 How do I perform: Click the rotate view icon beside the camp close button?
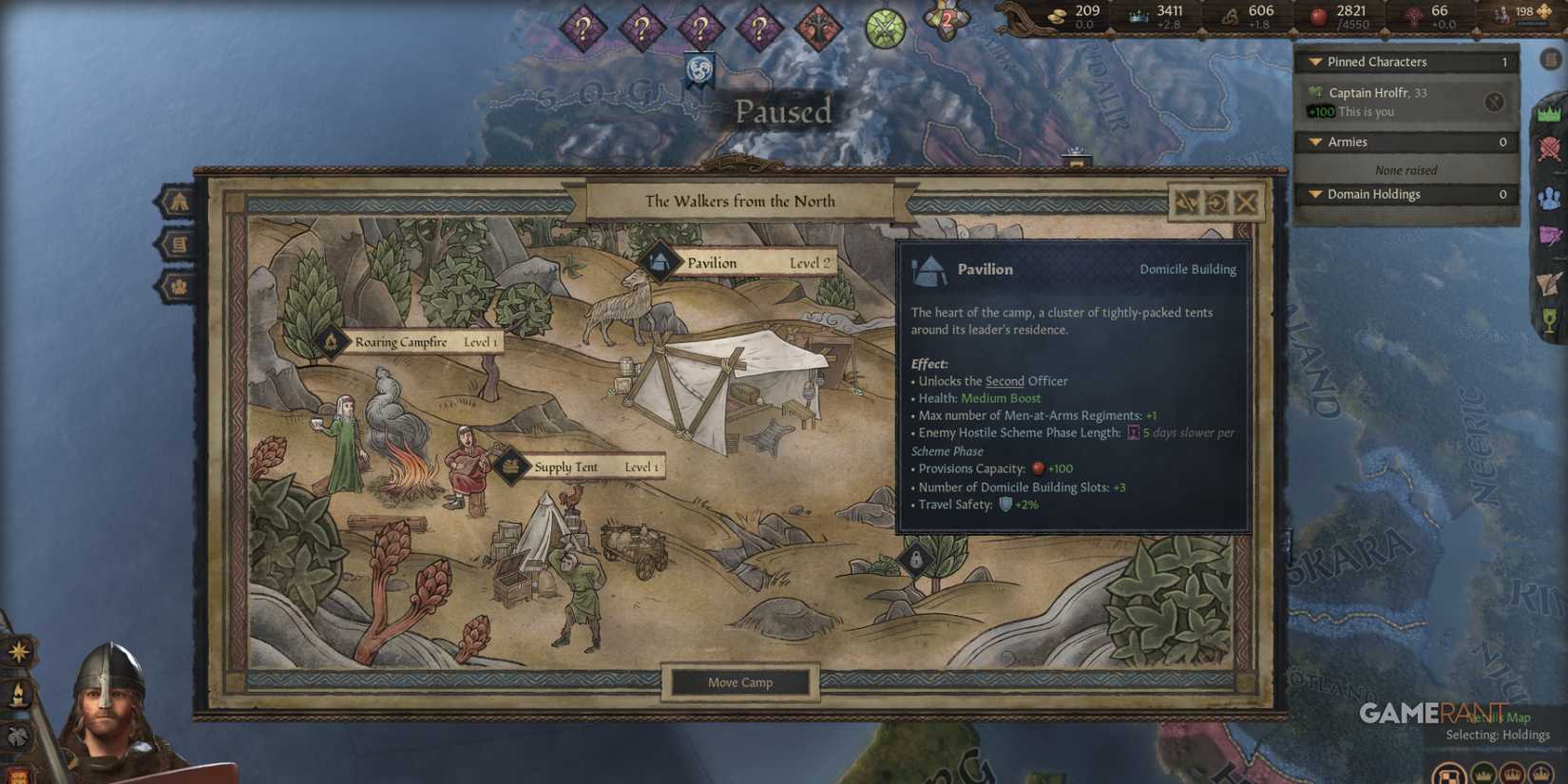point(1215,202)
